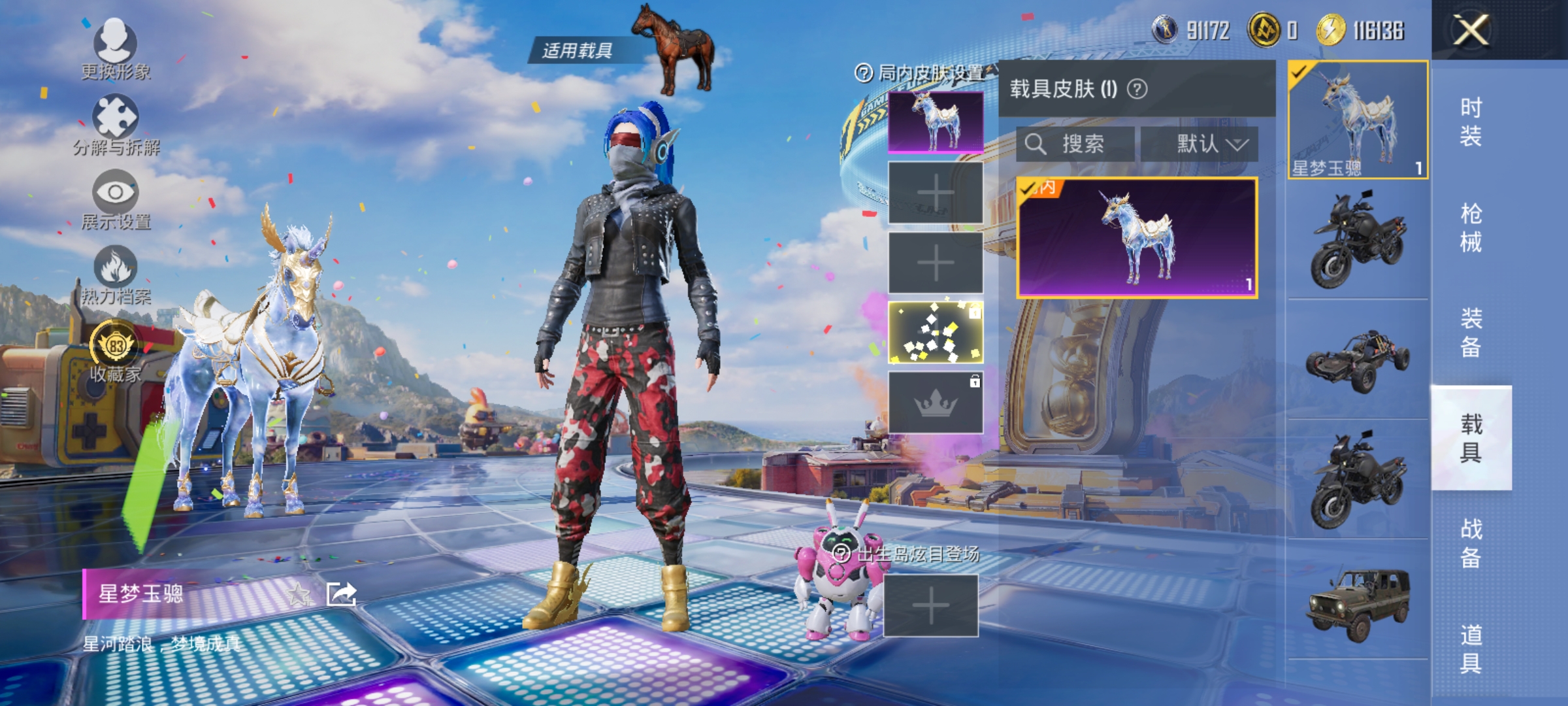Select the 分解与拆解 dismantle icon
Image resolution: width=1568 pixels, height=706 pixels.
(115, 116)
